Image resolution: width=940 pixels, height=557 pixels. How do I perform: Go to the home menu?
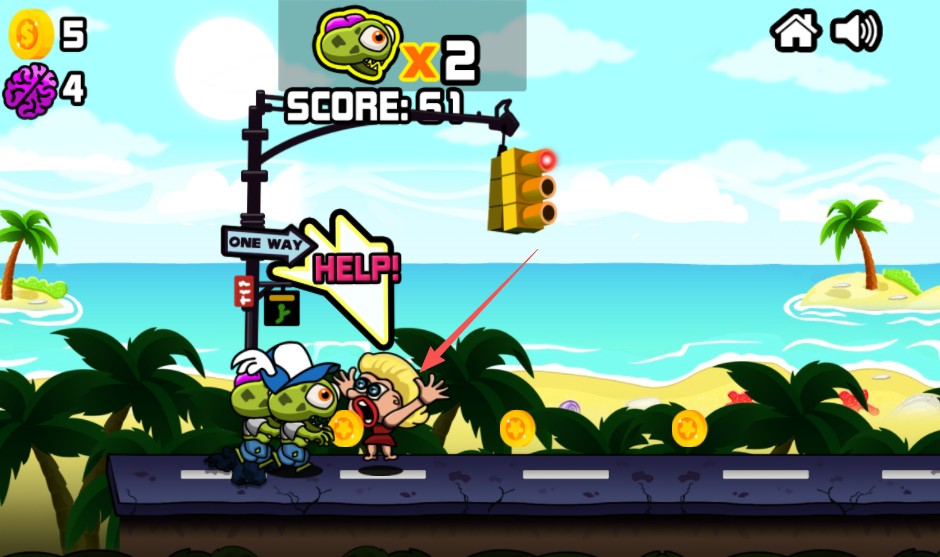coord(795,31)
